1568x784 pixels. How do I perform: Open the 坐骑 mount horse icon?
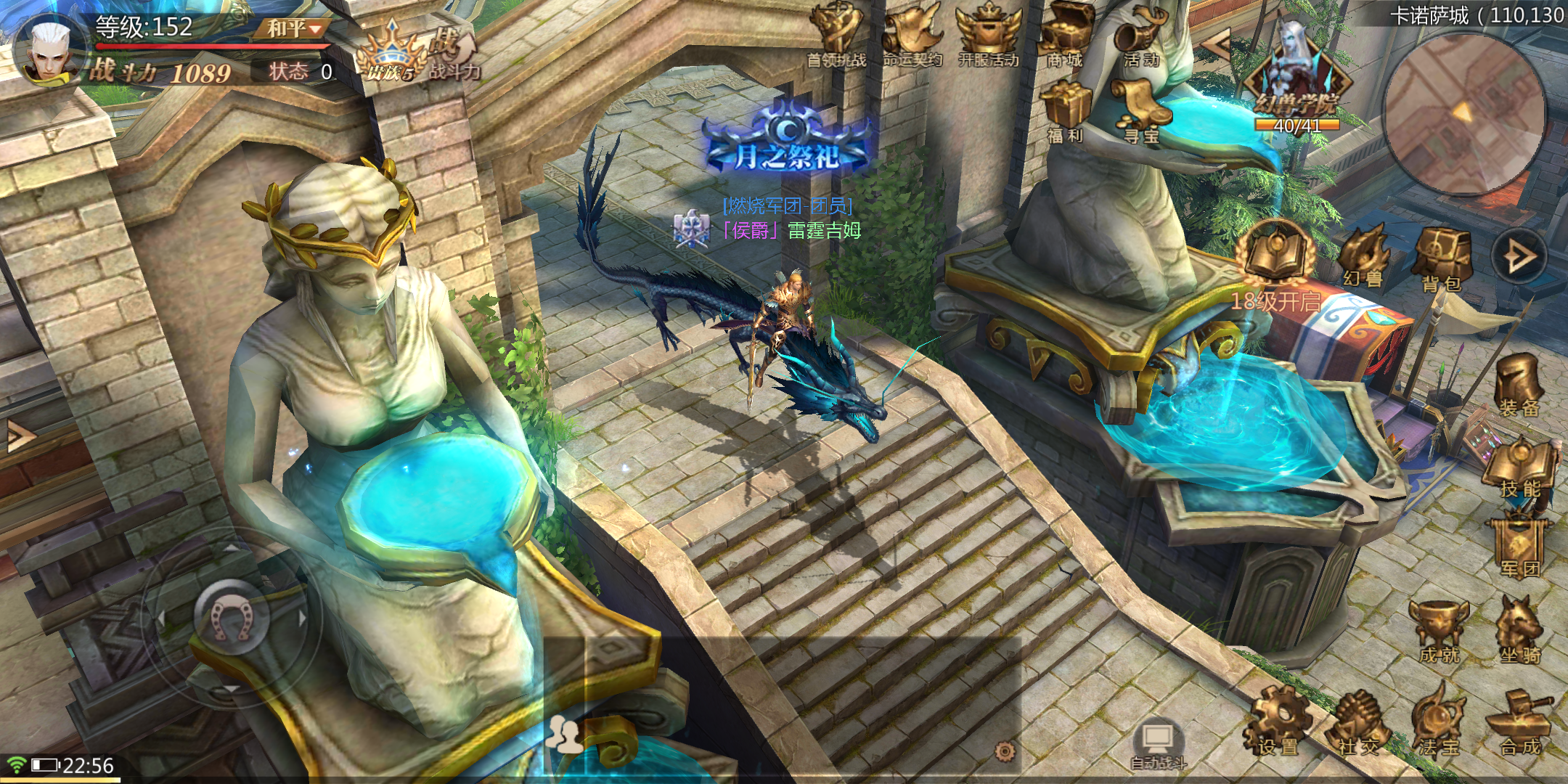coord(1519,630)
